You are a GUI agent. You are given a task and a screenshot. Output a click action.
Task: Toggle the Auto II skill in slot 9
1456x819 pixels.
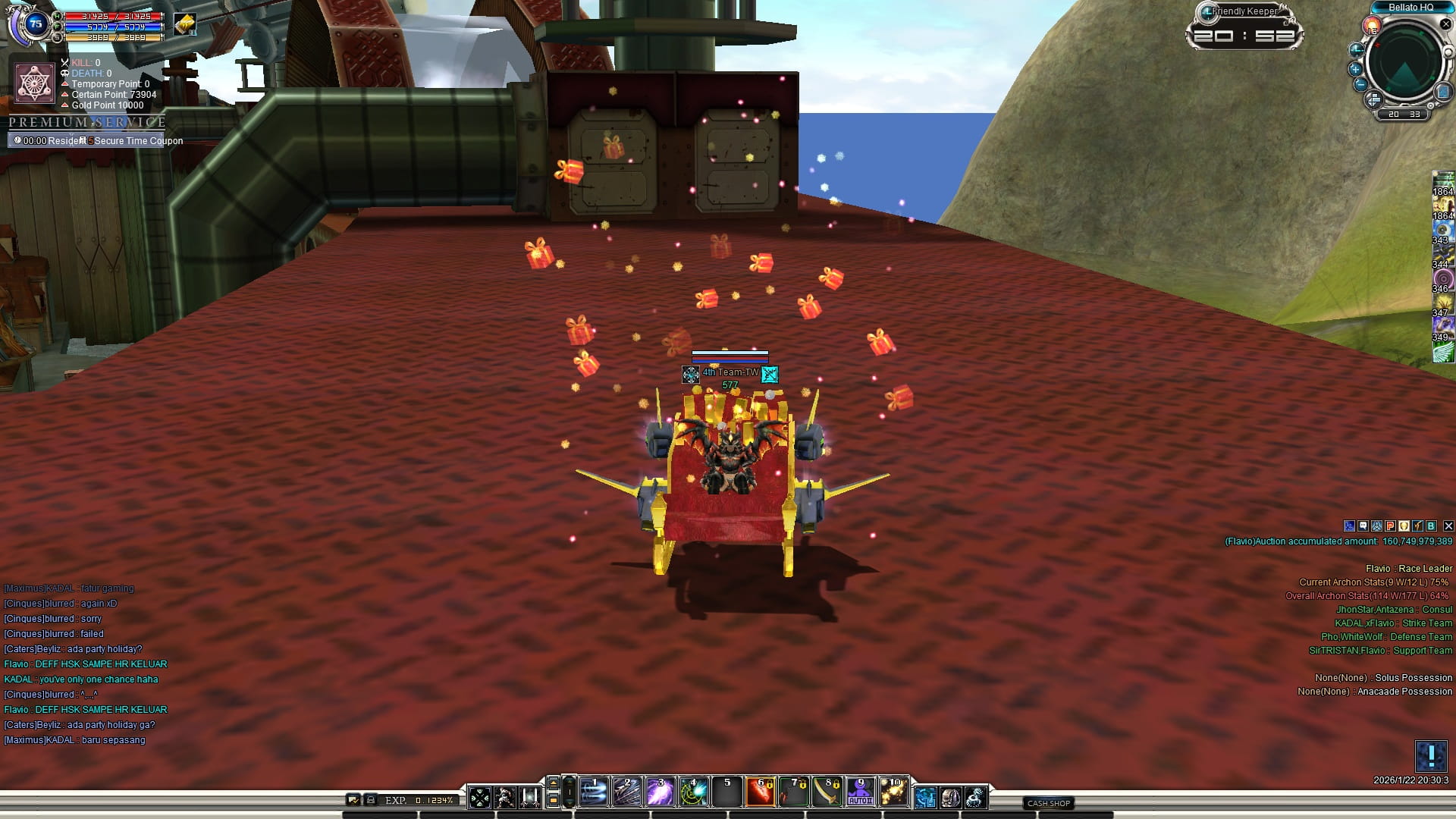(860, 792)
